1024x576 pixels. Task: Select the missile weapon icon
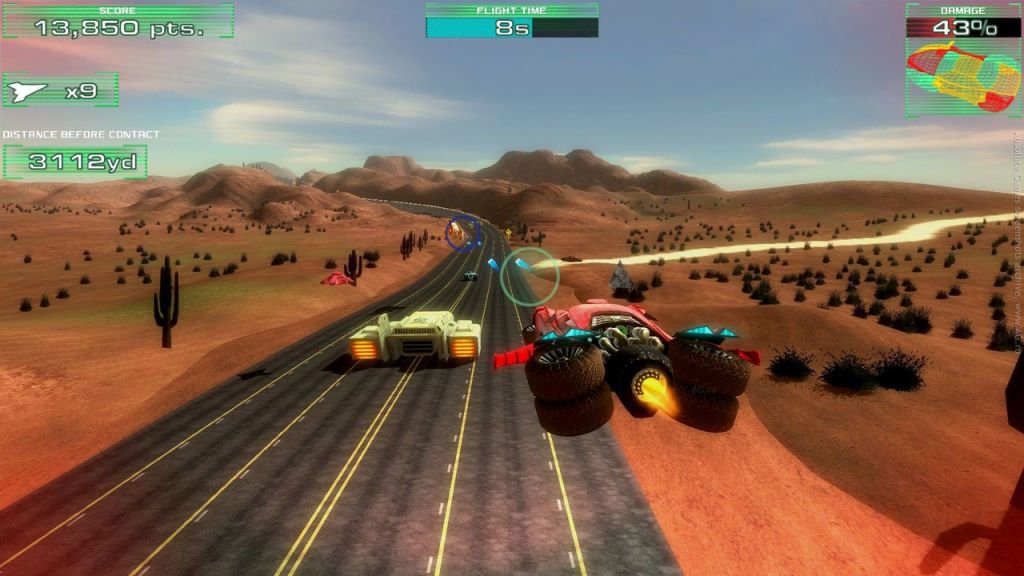tap(27, 91)
